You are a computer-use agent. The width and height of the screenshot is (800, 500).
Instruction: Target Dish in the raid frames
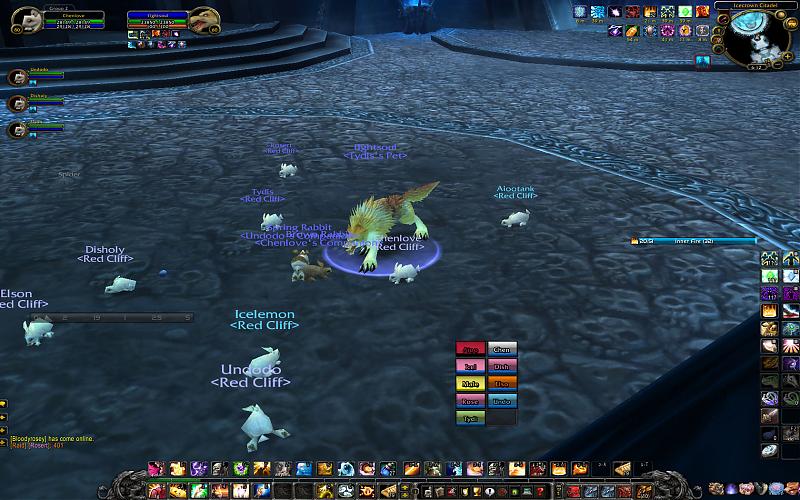tap(502, 367)
